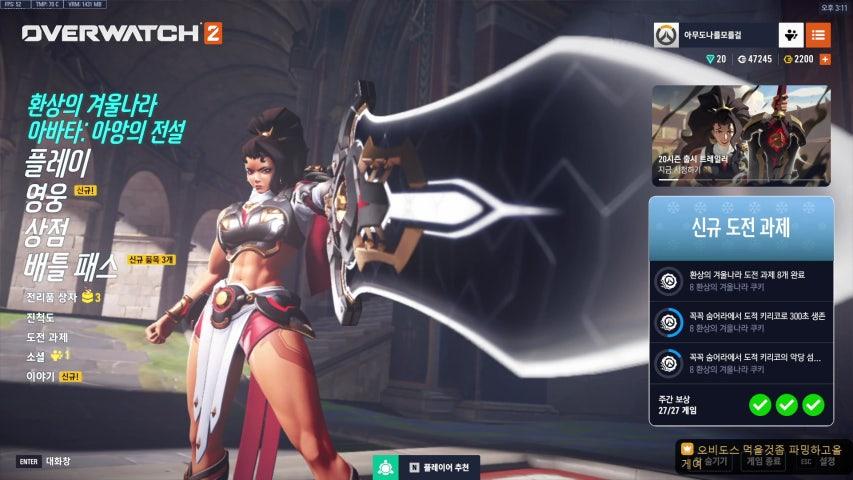Screen dimensions: 853x480
Task: Add coins with the orange plus button
Action: click(x=825, y=59)
